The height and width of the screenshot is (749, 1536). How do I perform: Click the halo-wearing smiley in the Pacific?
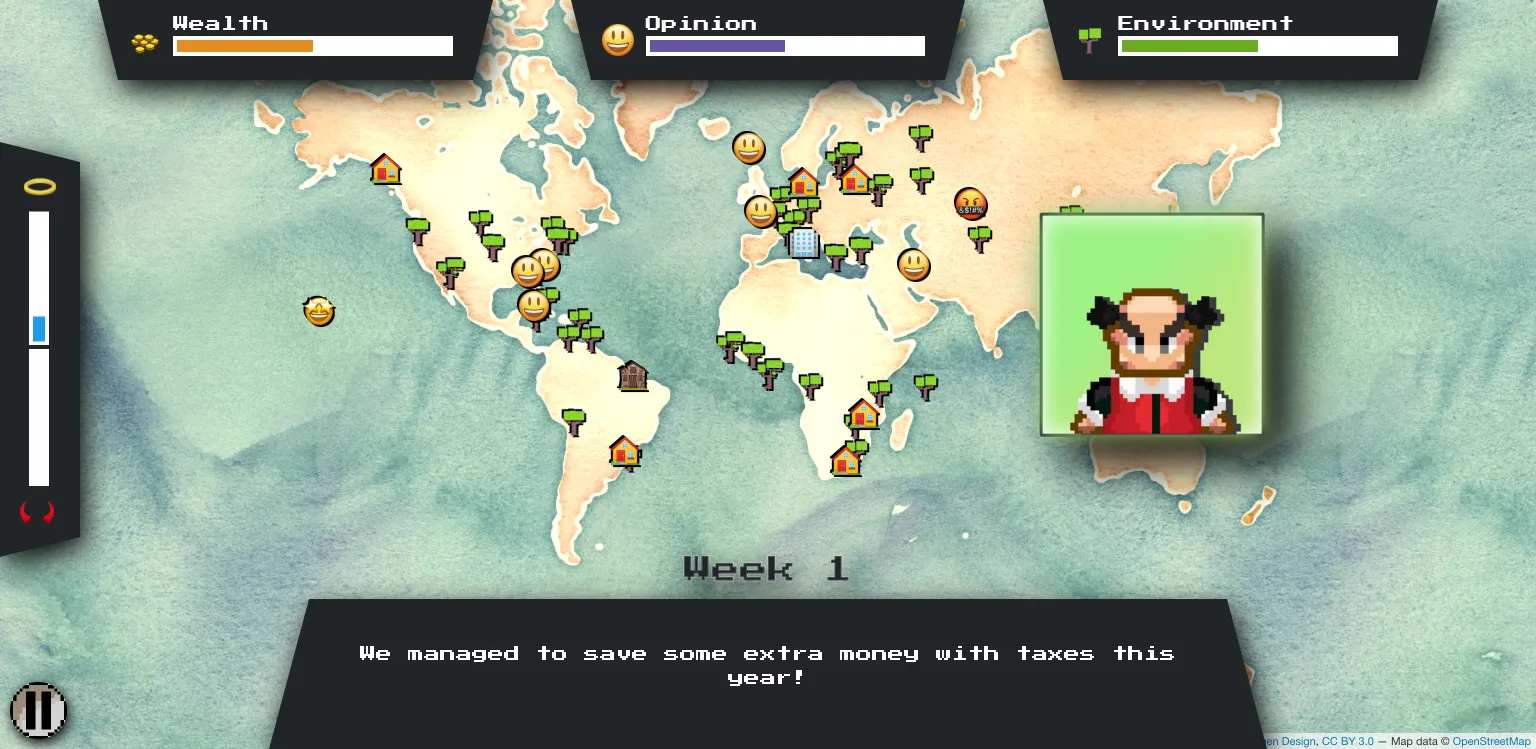coord(318,311)
